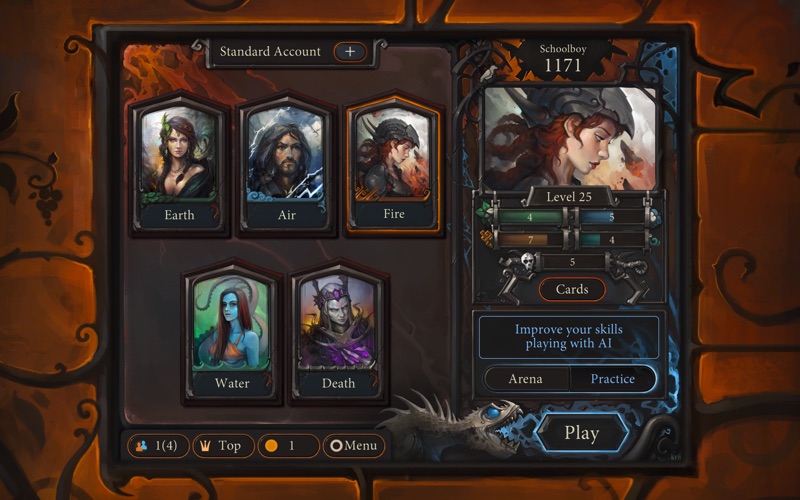This screenshot has height=500, width=800.
Task: Open the Cards collection
Action: (x=572, y=289)
